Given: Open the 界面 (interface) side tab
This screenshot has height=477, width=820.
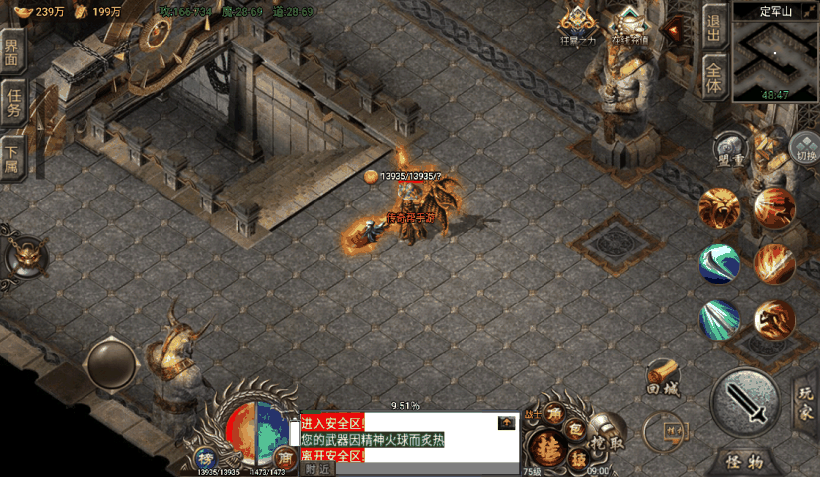Looking at the screenshot, I should (13, 53).
